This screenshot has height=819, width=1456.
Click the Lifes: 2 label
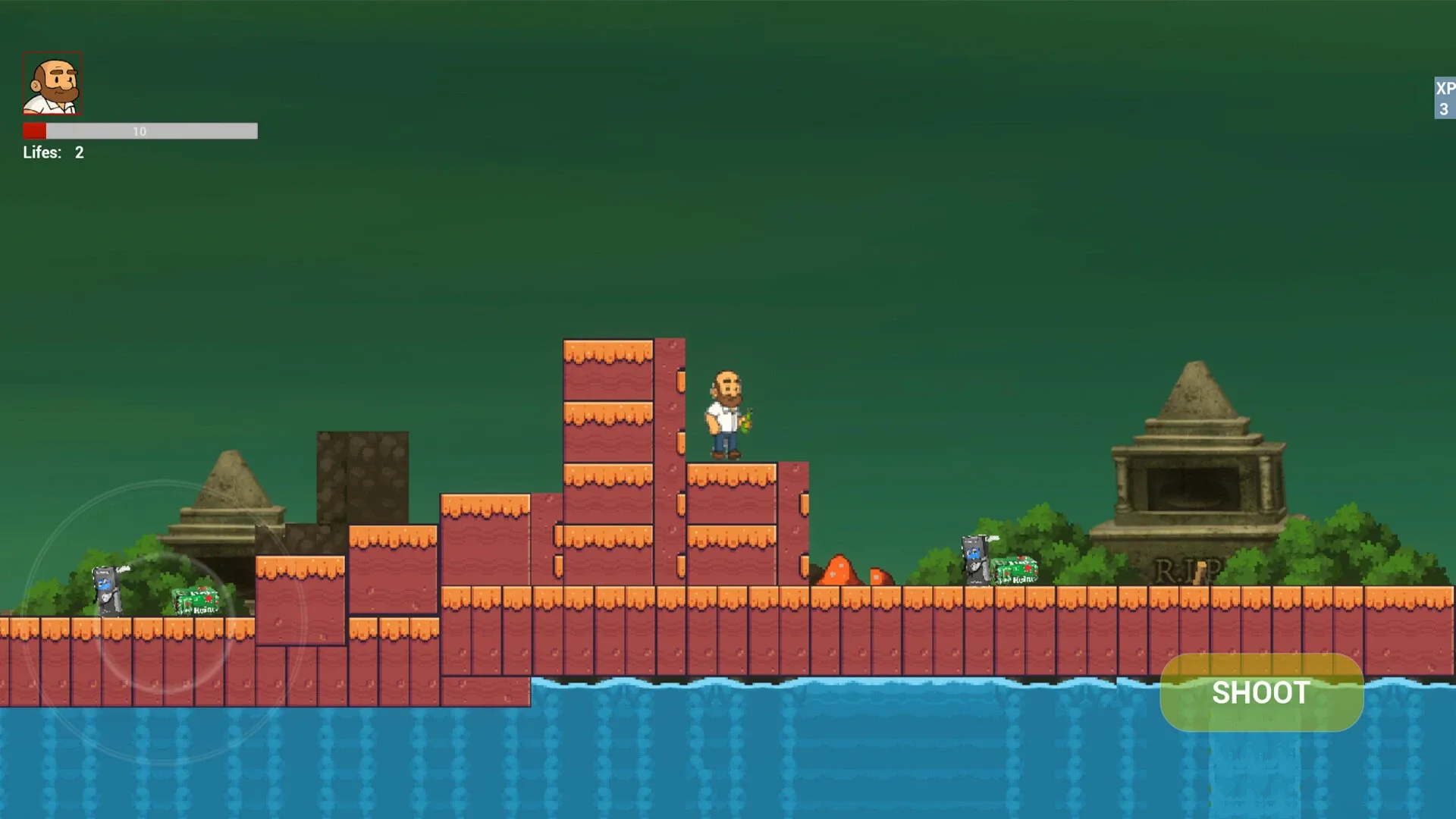[53, 152]
